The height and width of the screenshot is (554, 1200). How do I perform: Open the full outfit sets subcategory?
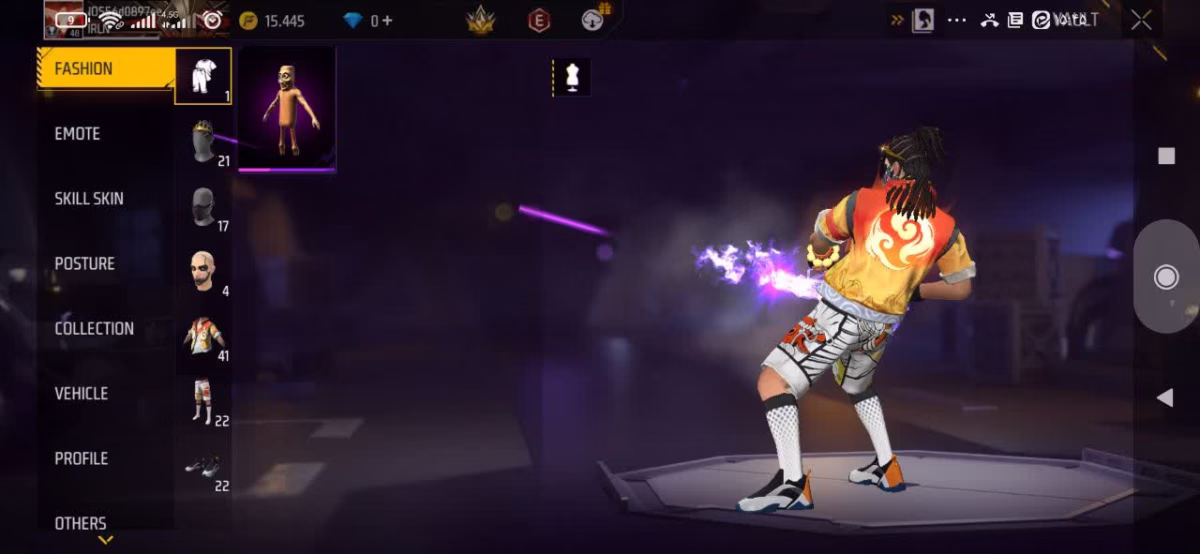pos(203,76)
